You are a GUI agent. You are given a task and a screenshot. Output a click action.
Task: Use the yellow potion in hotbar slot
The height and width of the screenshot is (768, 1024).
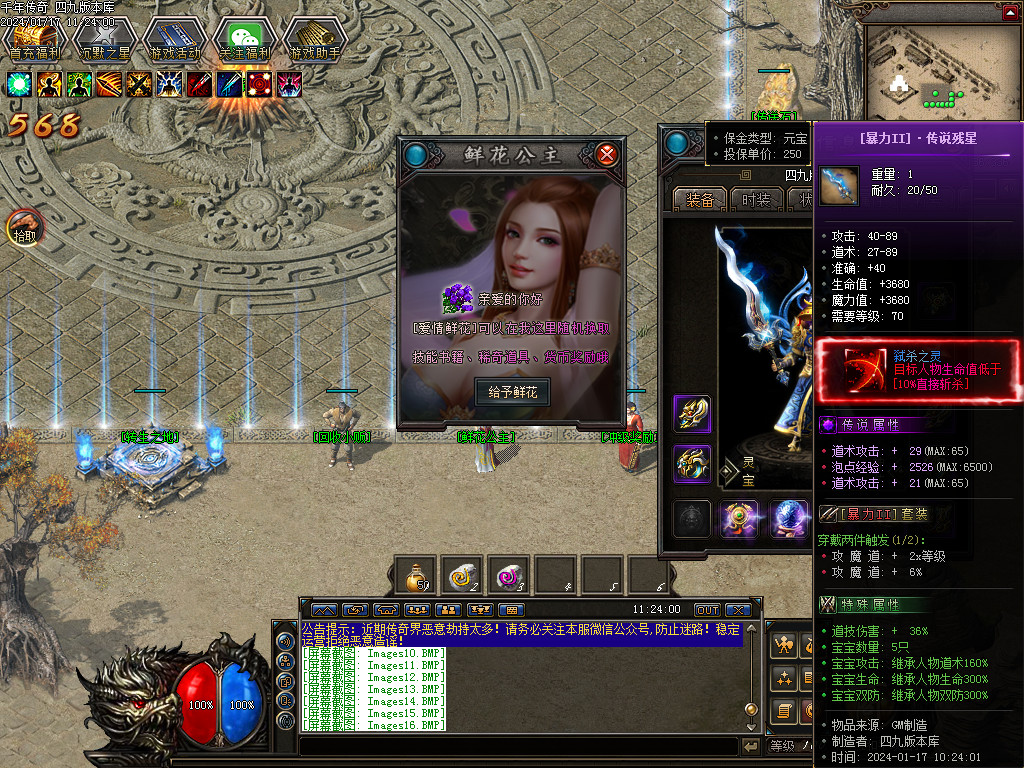click(x=414, y=575)
